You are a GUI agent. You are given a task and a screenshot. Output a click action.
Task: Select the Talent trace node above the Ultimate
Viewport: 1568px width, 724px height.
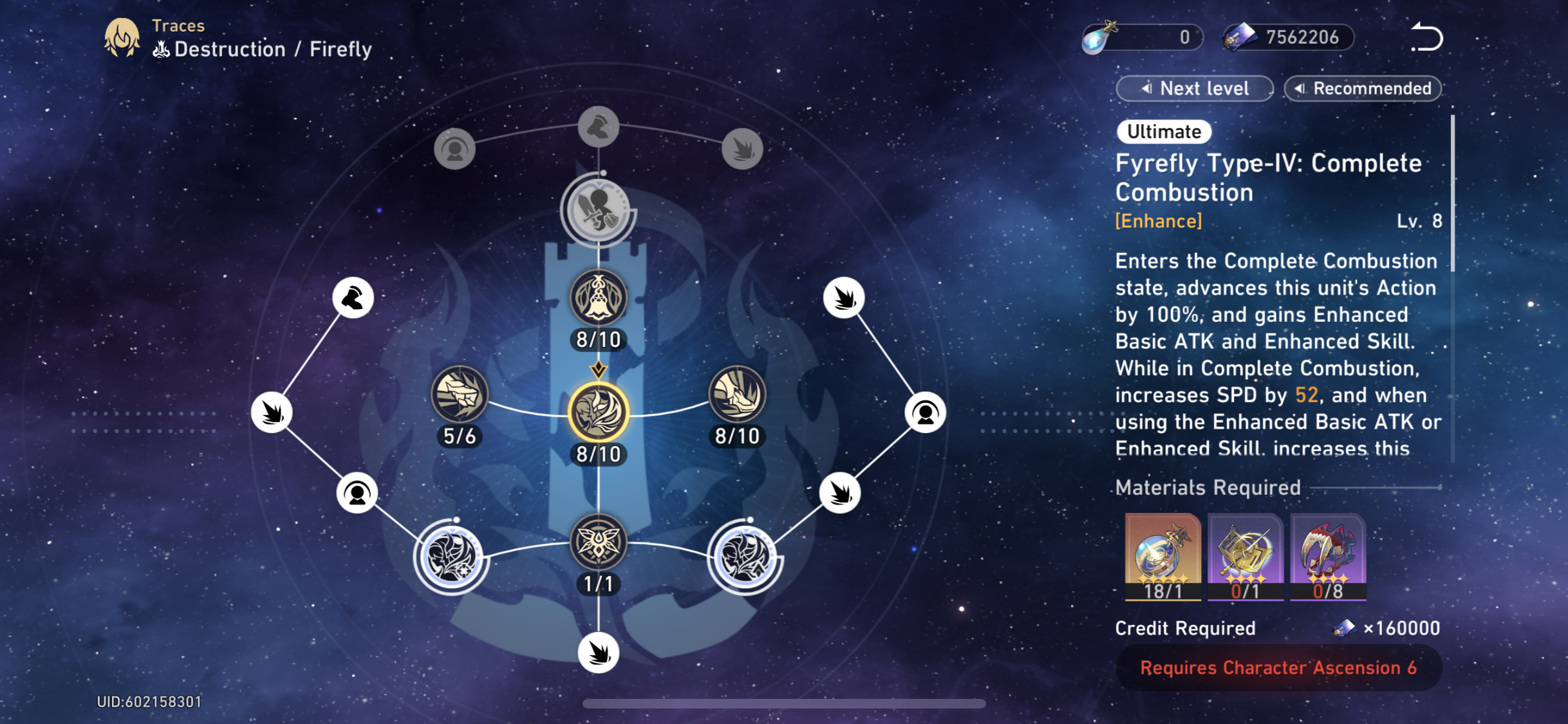coord(598,298)
